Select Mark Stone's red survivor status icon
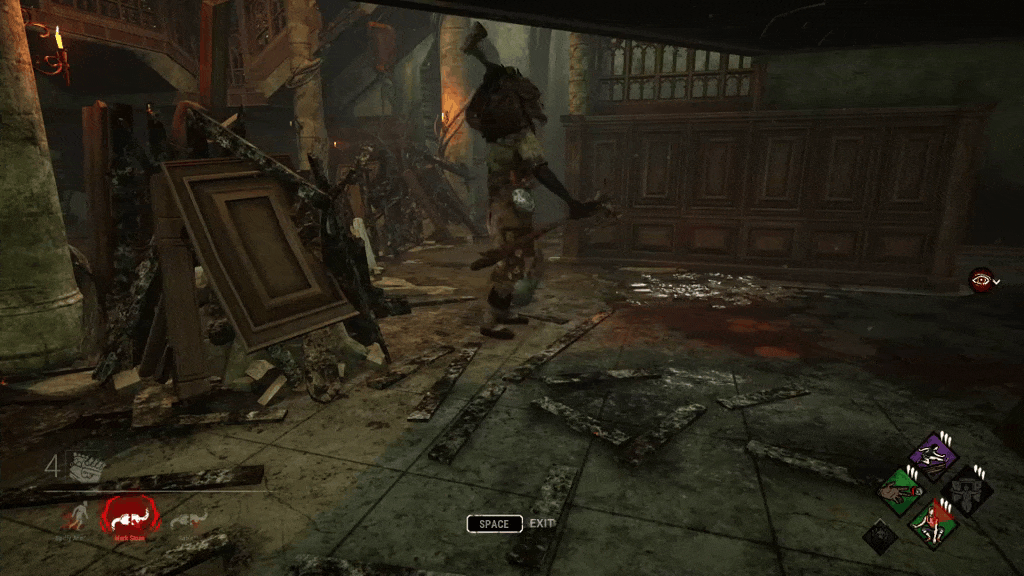 point(127,517)
